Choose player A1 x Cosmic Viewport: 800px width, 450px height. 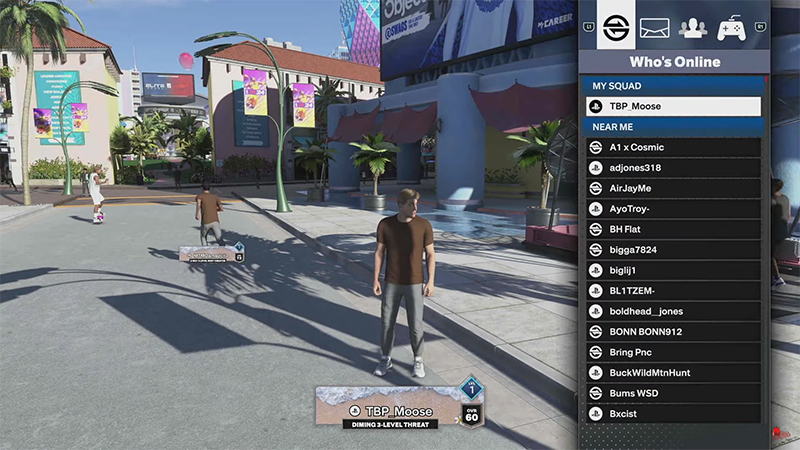click(x=673, y=147)
